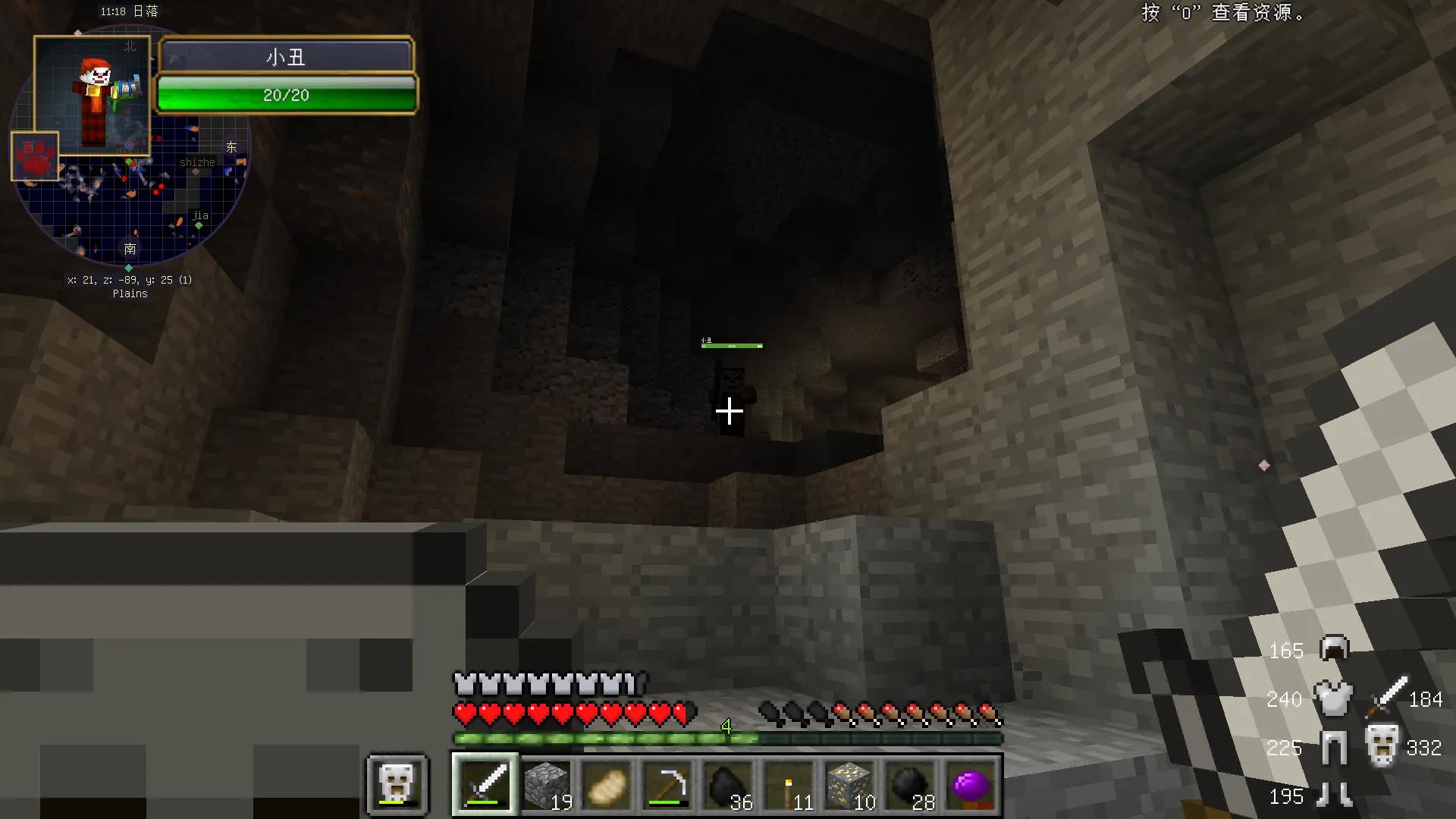Click the clown target portrait
The image size is (1456, 819).
92,96
